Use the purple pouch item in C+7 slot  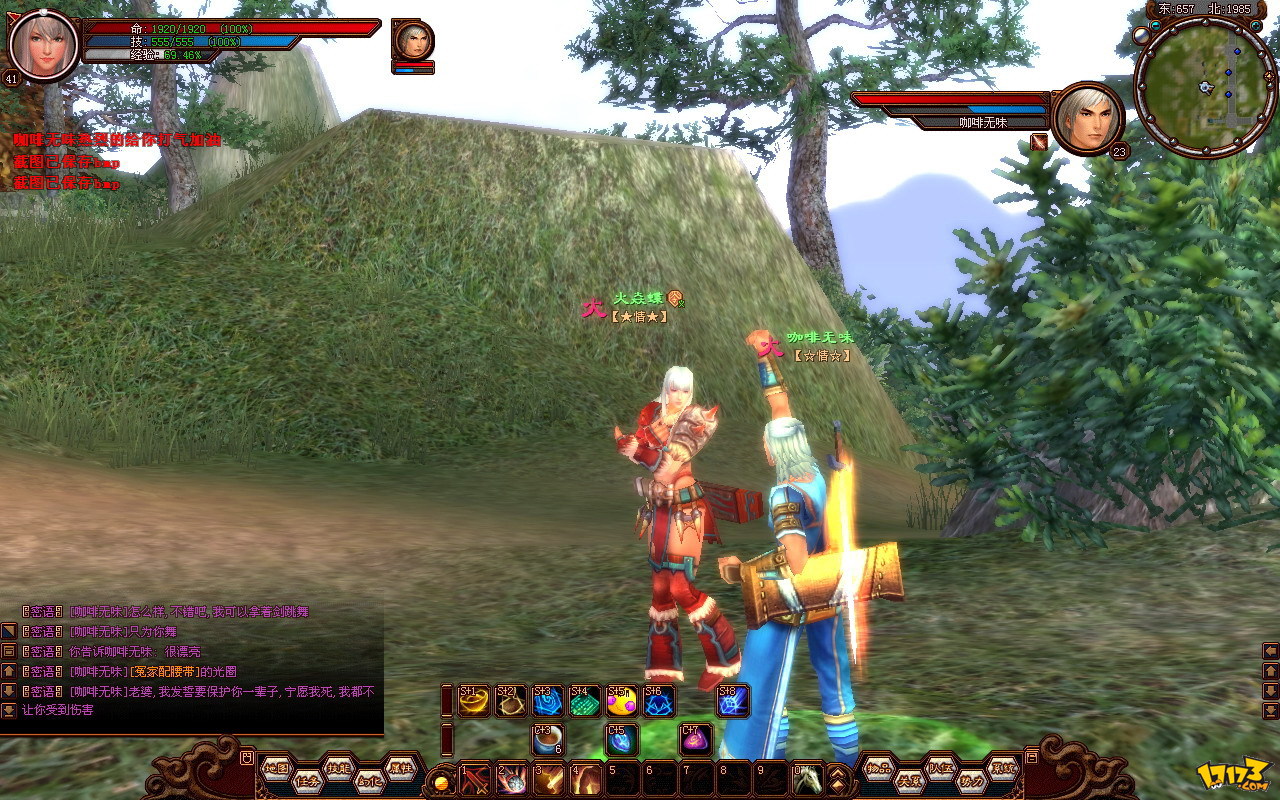696,739
